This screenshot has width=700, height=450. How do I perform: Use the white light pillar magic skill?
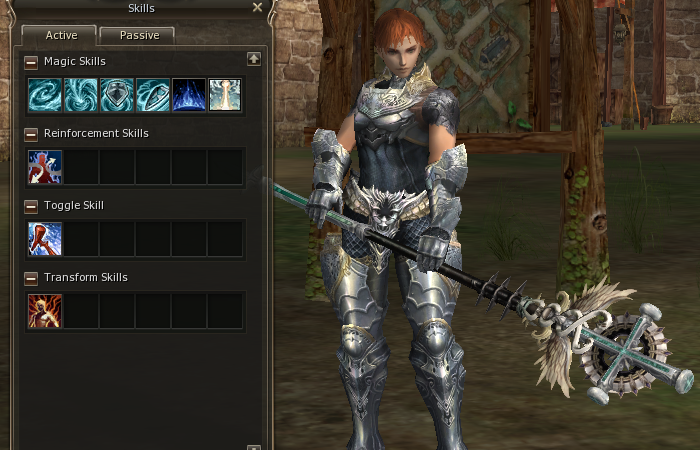(225, 95)
